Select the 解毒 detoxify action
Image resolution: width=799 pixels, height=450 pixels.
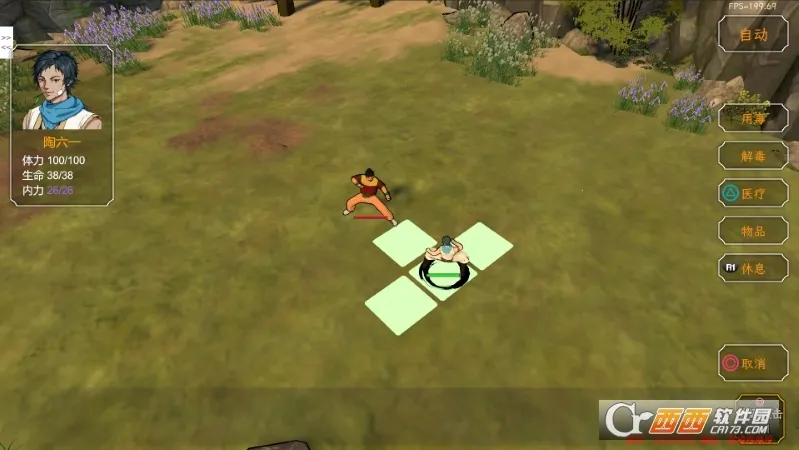coord(753,155)
